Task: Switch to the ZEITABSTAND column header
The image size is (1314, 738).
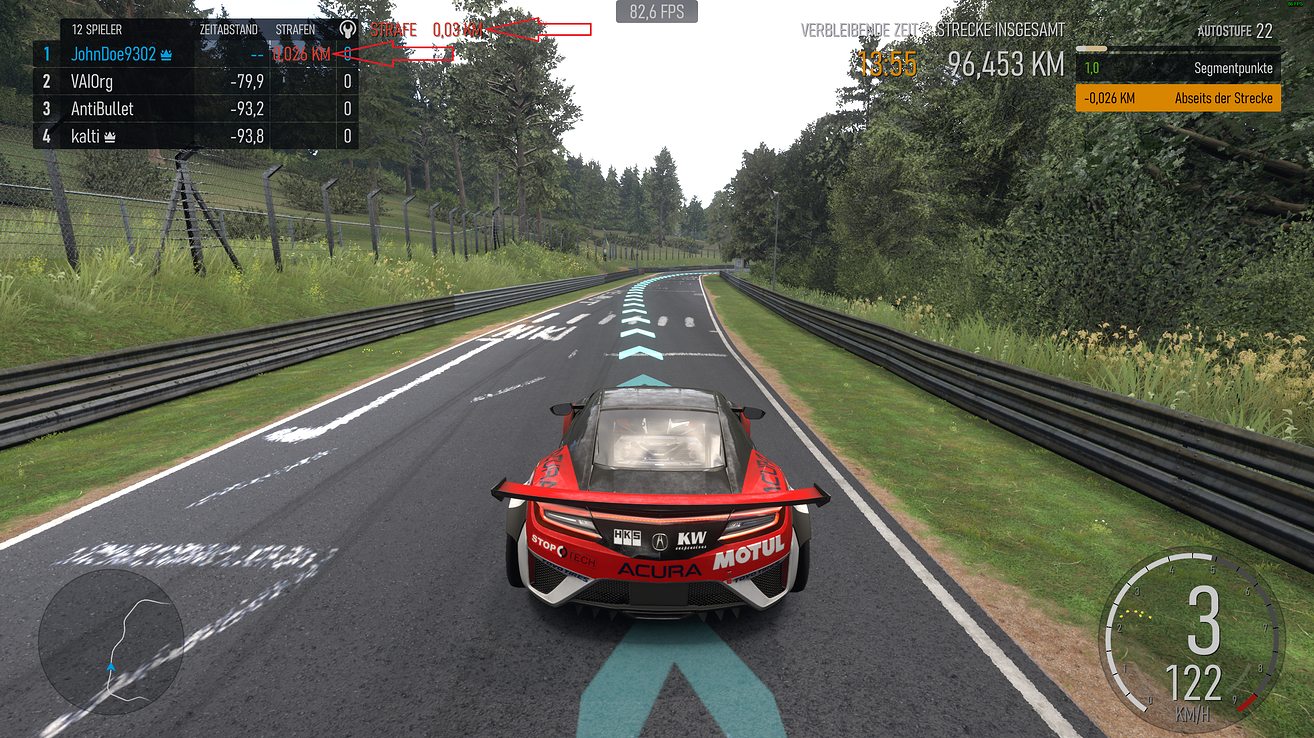Action: 228,29
